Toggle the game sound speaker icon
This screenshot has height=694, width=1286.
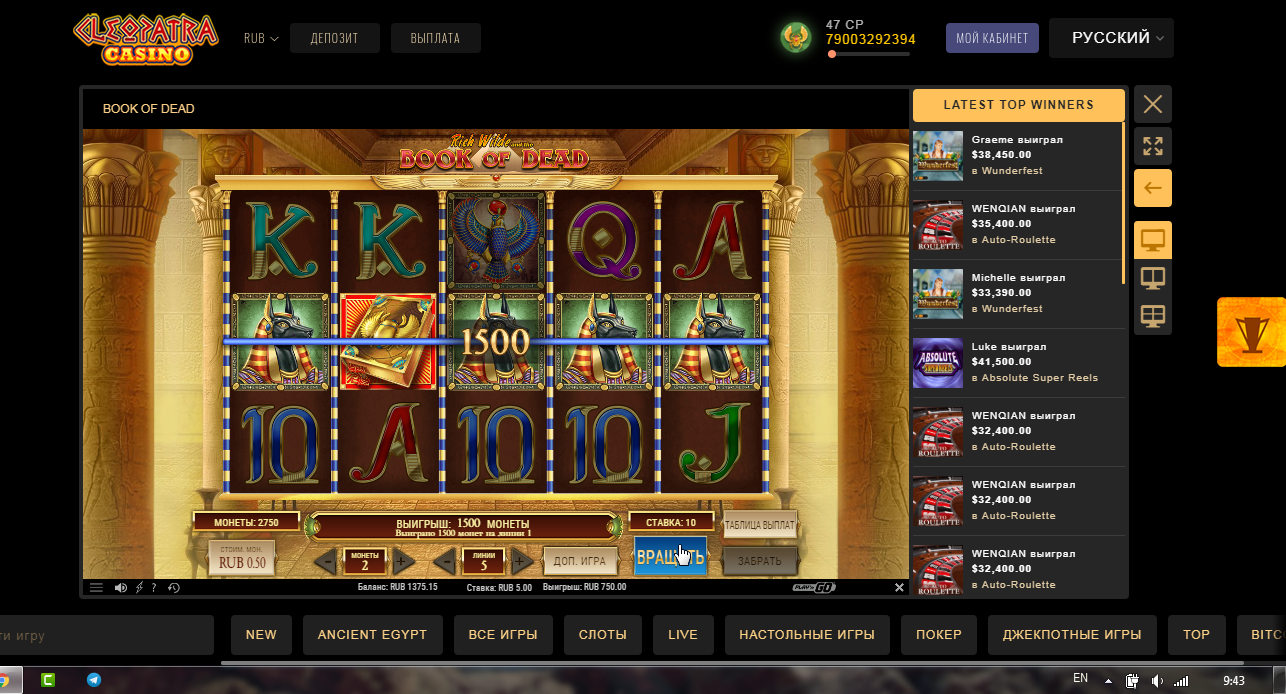(x=121, y=588)
